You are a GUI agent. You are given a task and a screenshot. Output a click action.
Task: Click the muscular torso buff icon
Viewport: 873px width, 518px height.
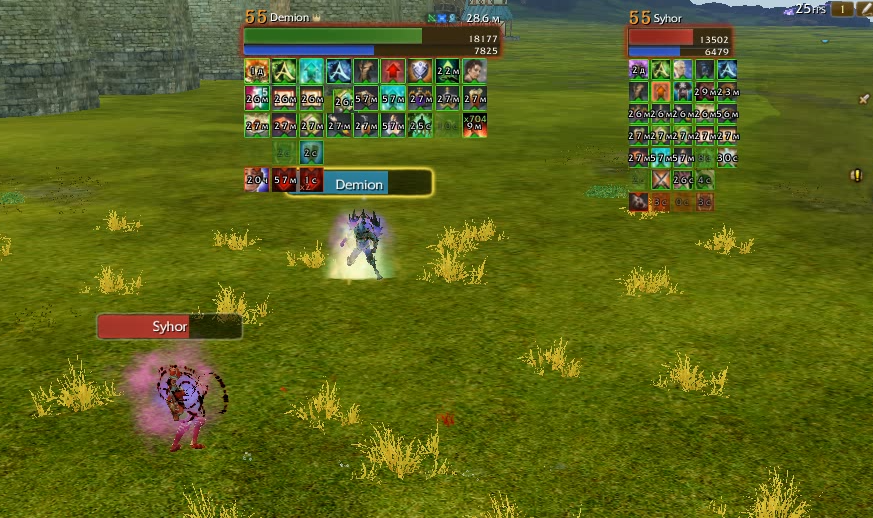pyautogui.click(x=366, y=71)
